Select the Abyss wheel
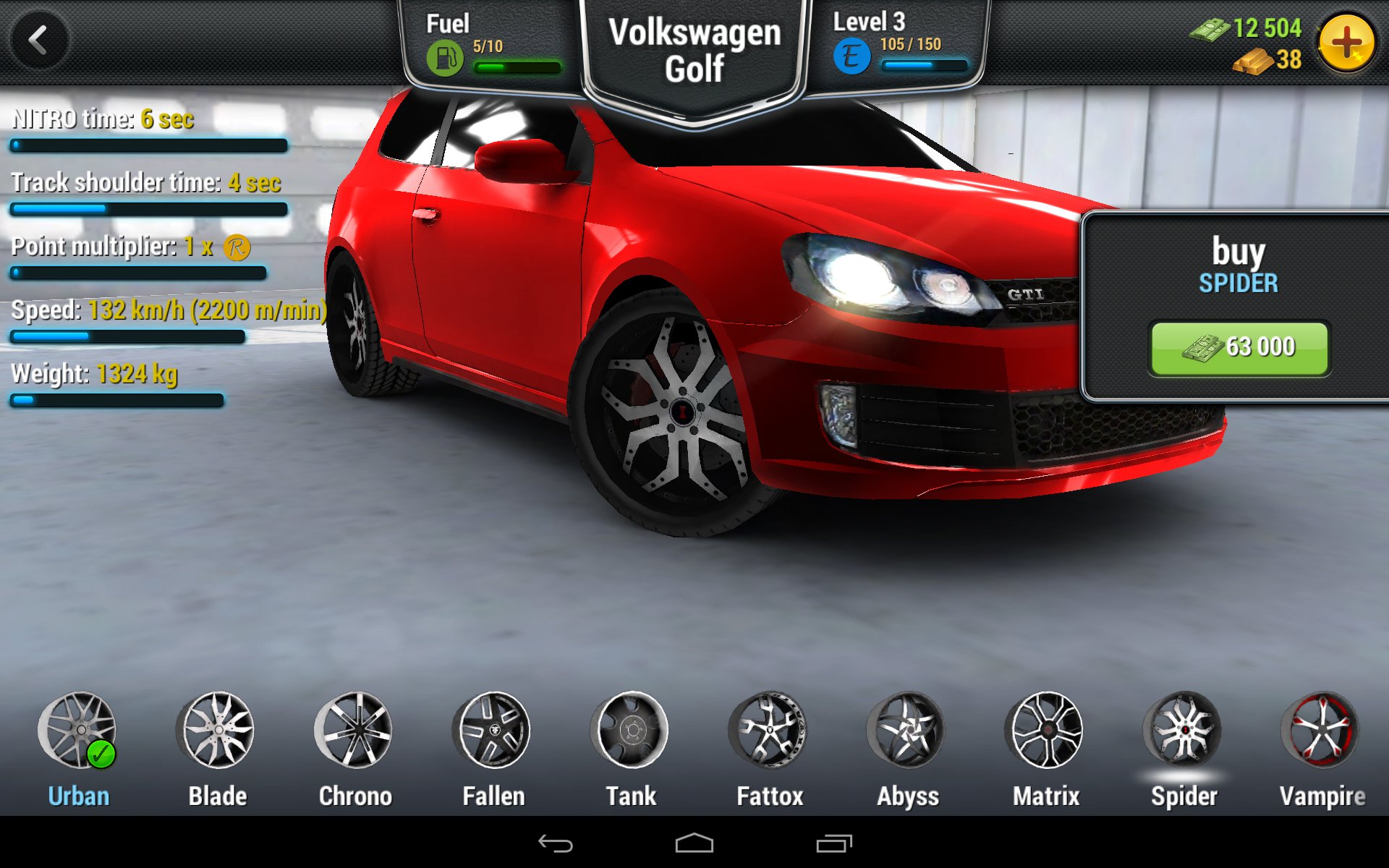Screen dimensions: 1389x868 [x=907, y=731]
